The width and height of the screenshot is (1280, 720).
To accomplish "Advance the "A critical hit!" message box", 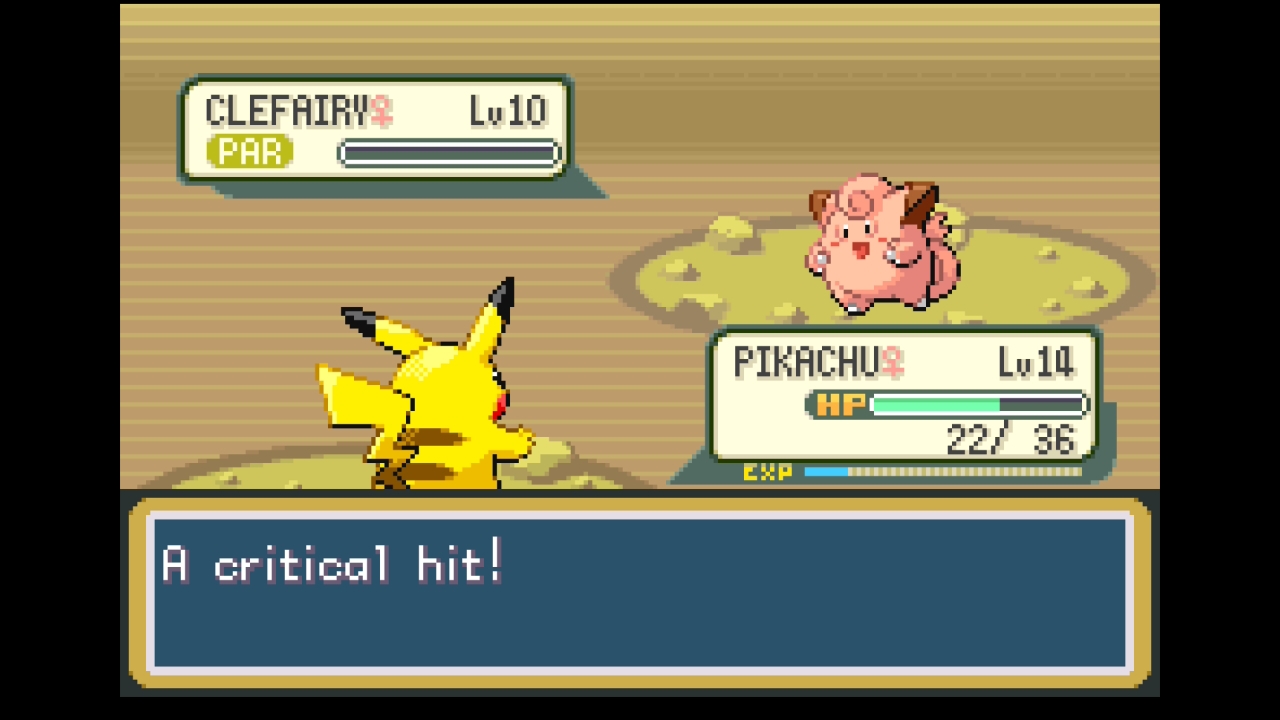I will point(640,592).
